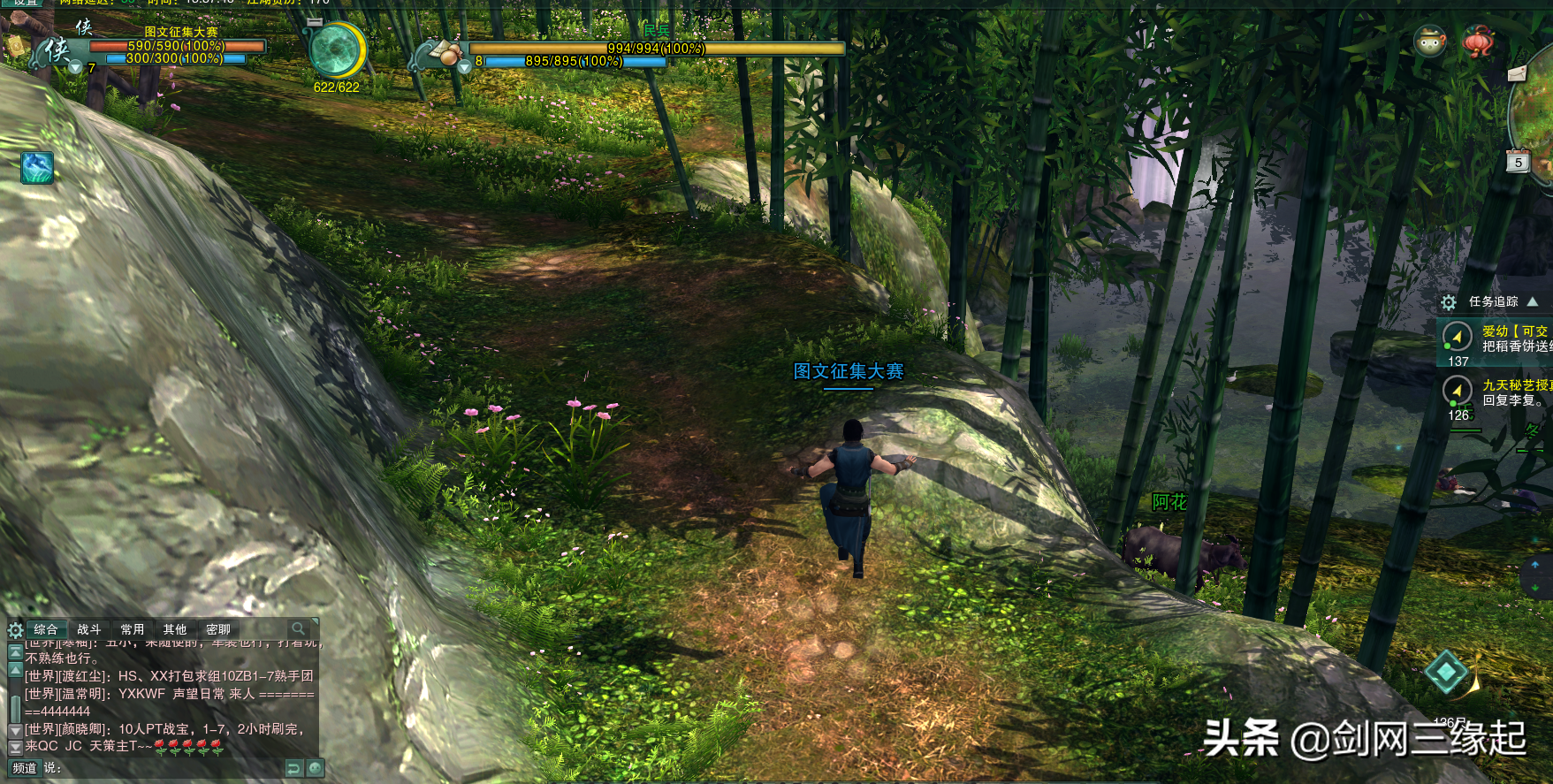Open the calendar icon showing 5
Image resolution: width=1553 pixels, height=784 pixels.
[x=1518, y=162]
